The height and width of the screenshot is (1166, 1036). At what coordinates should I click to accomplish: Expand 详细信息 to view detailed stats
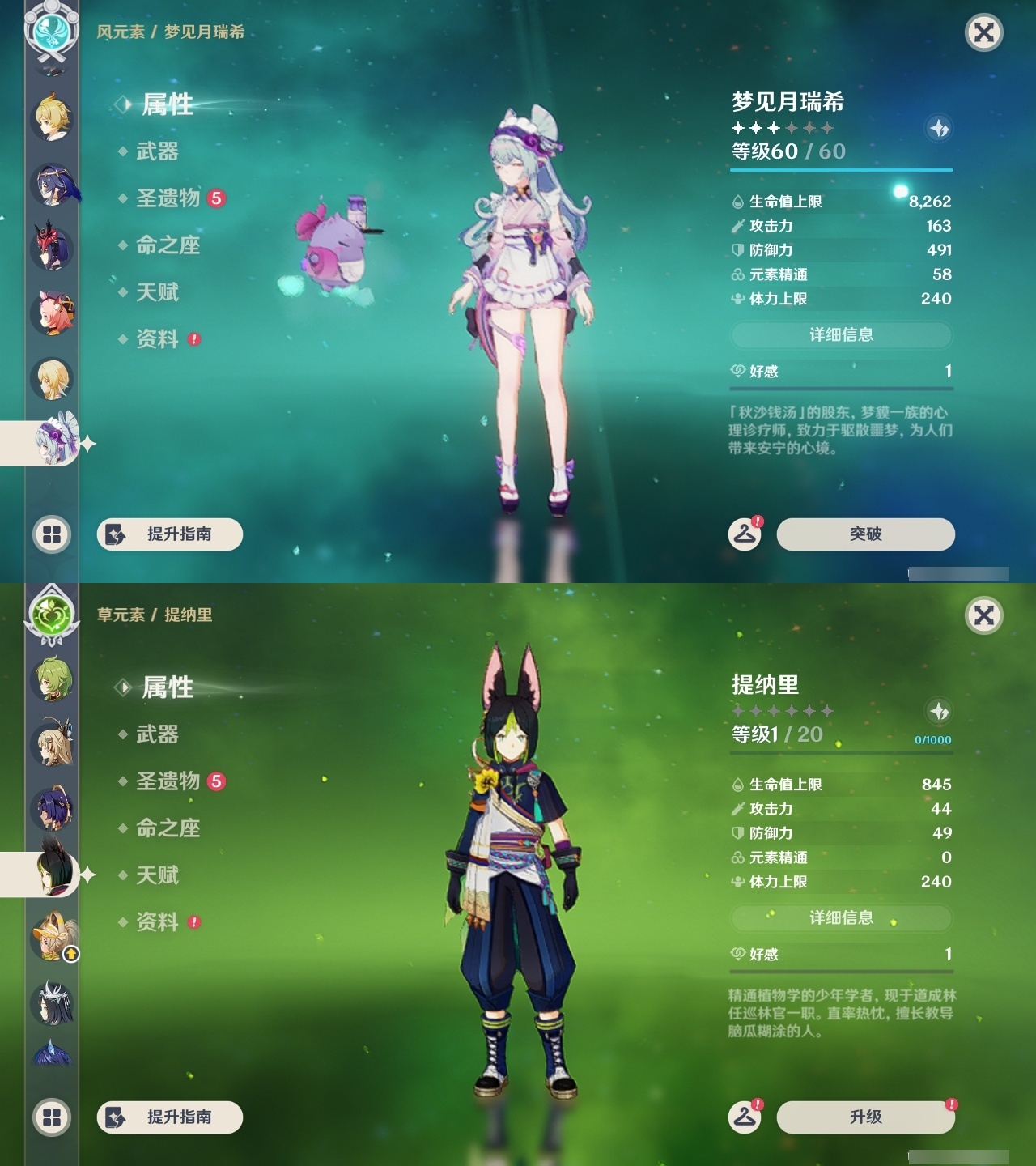pos(842,333)
